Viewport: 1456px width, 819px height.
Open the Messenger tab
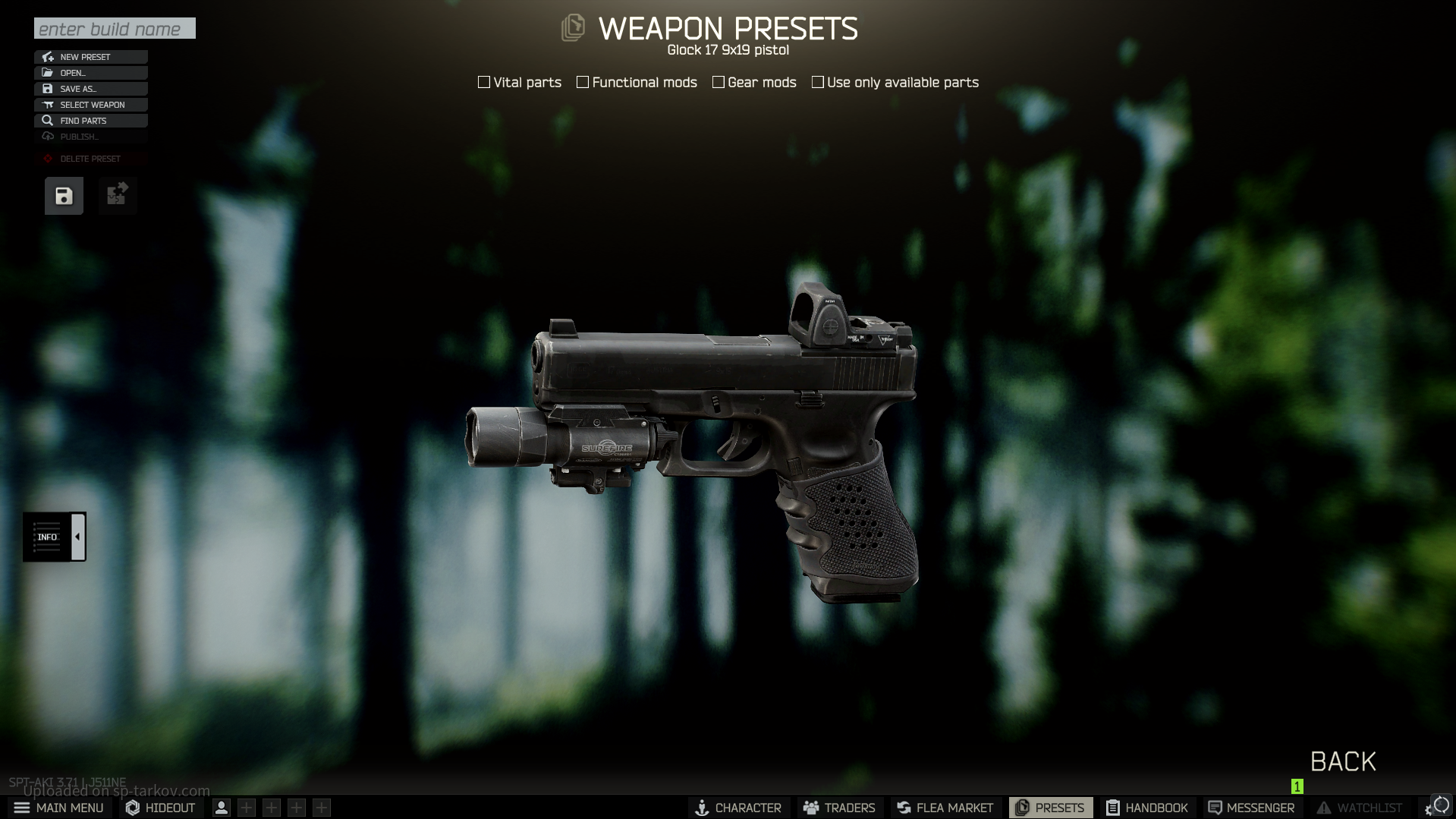tap(1251, 808)
